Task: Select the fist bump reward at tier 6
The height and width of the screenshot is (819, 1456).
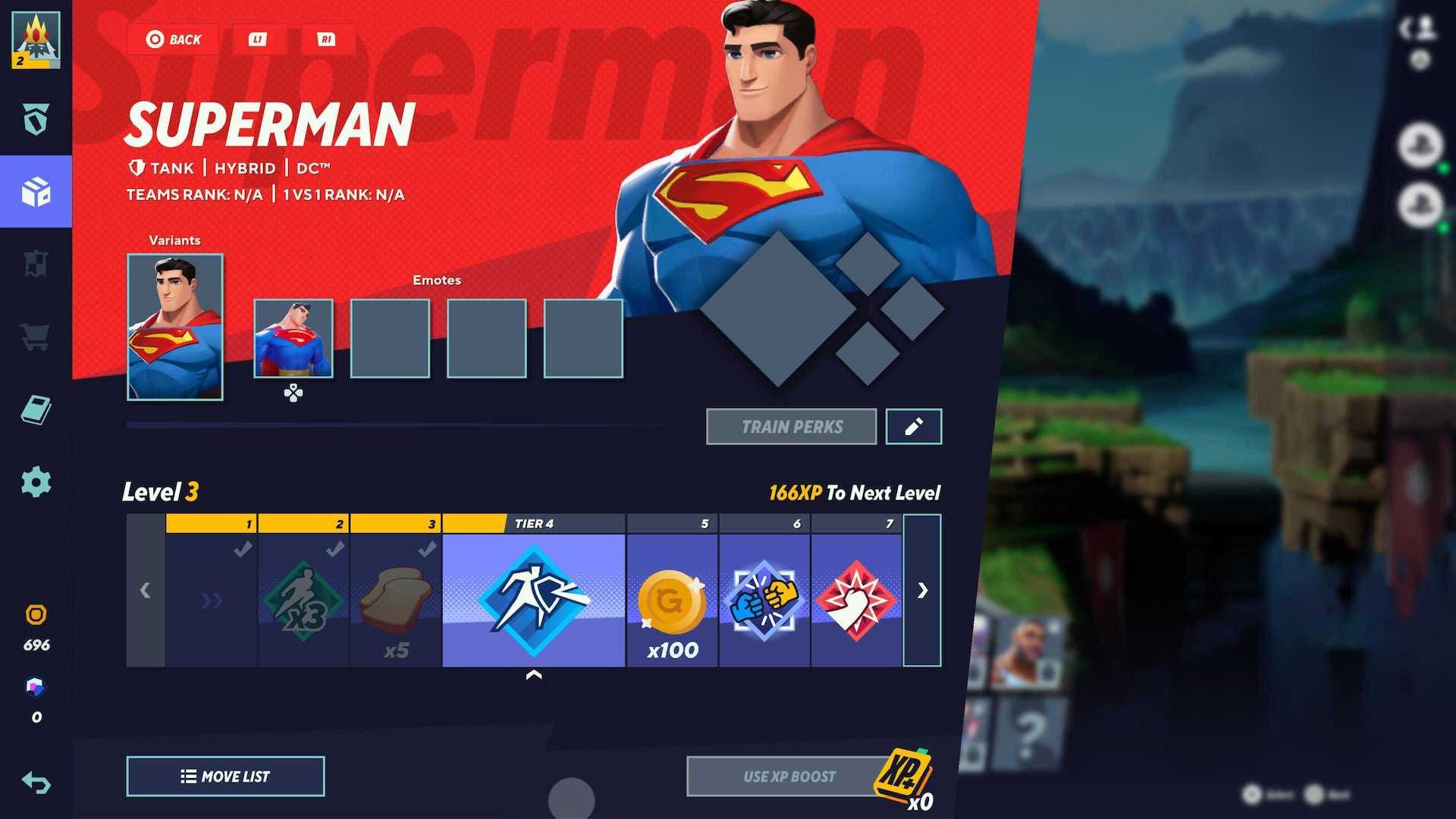Action: click(x=764, y=599)
